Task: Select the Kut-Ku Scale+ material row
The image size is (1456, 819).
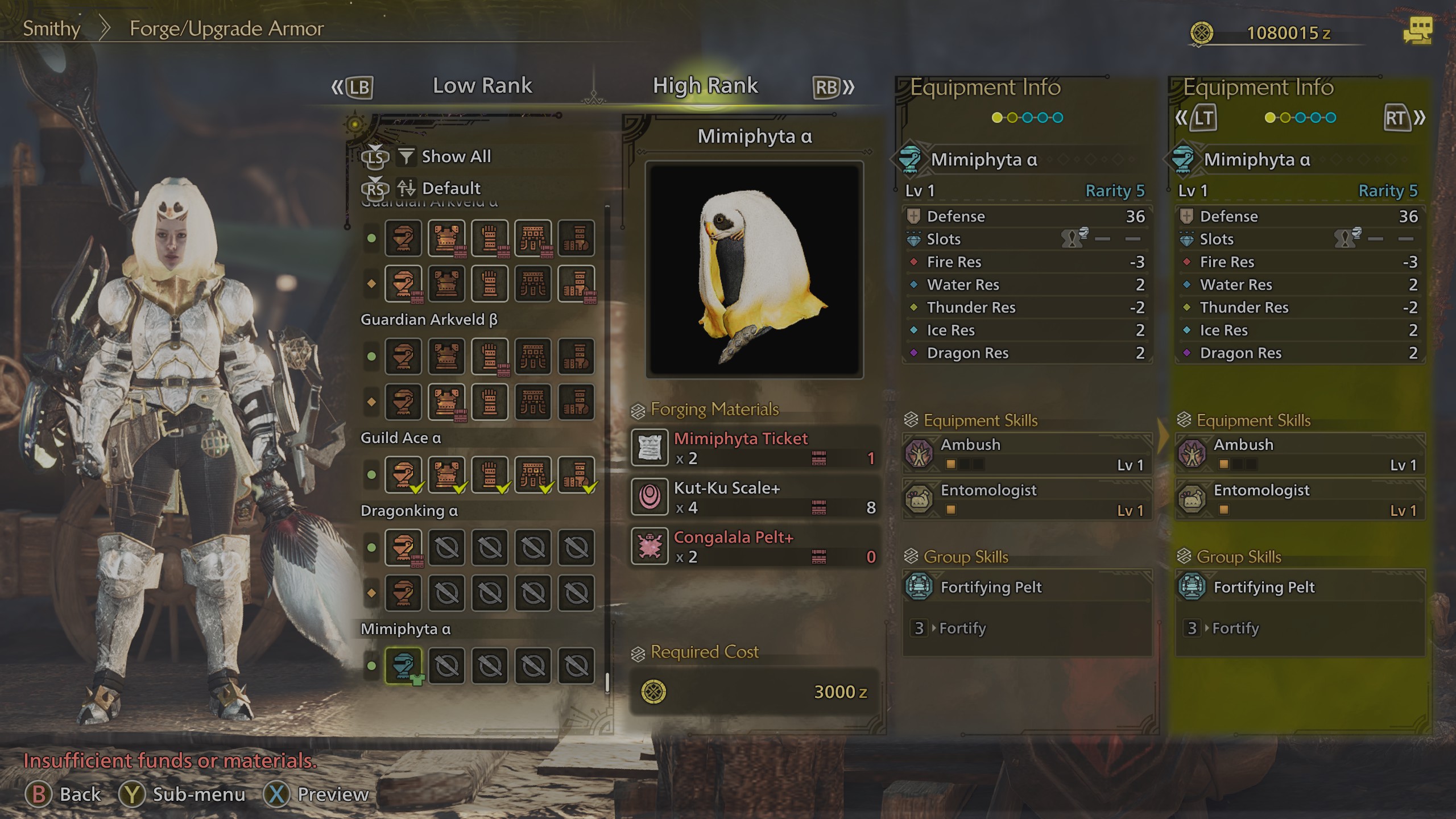Action: coord(754,497)
